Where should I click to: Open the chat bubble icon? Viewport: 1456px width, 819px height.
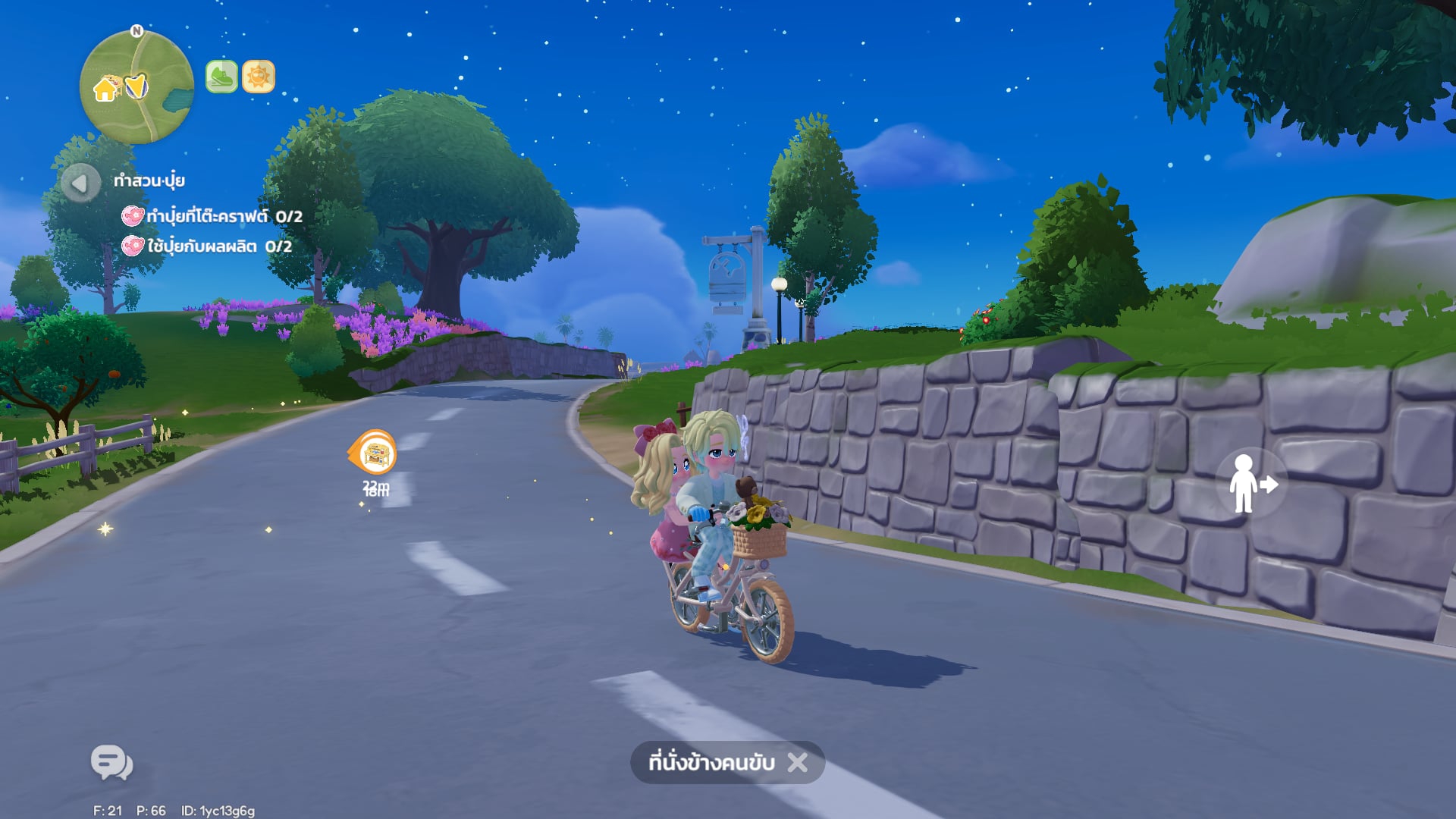pos(111,762)
